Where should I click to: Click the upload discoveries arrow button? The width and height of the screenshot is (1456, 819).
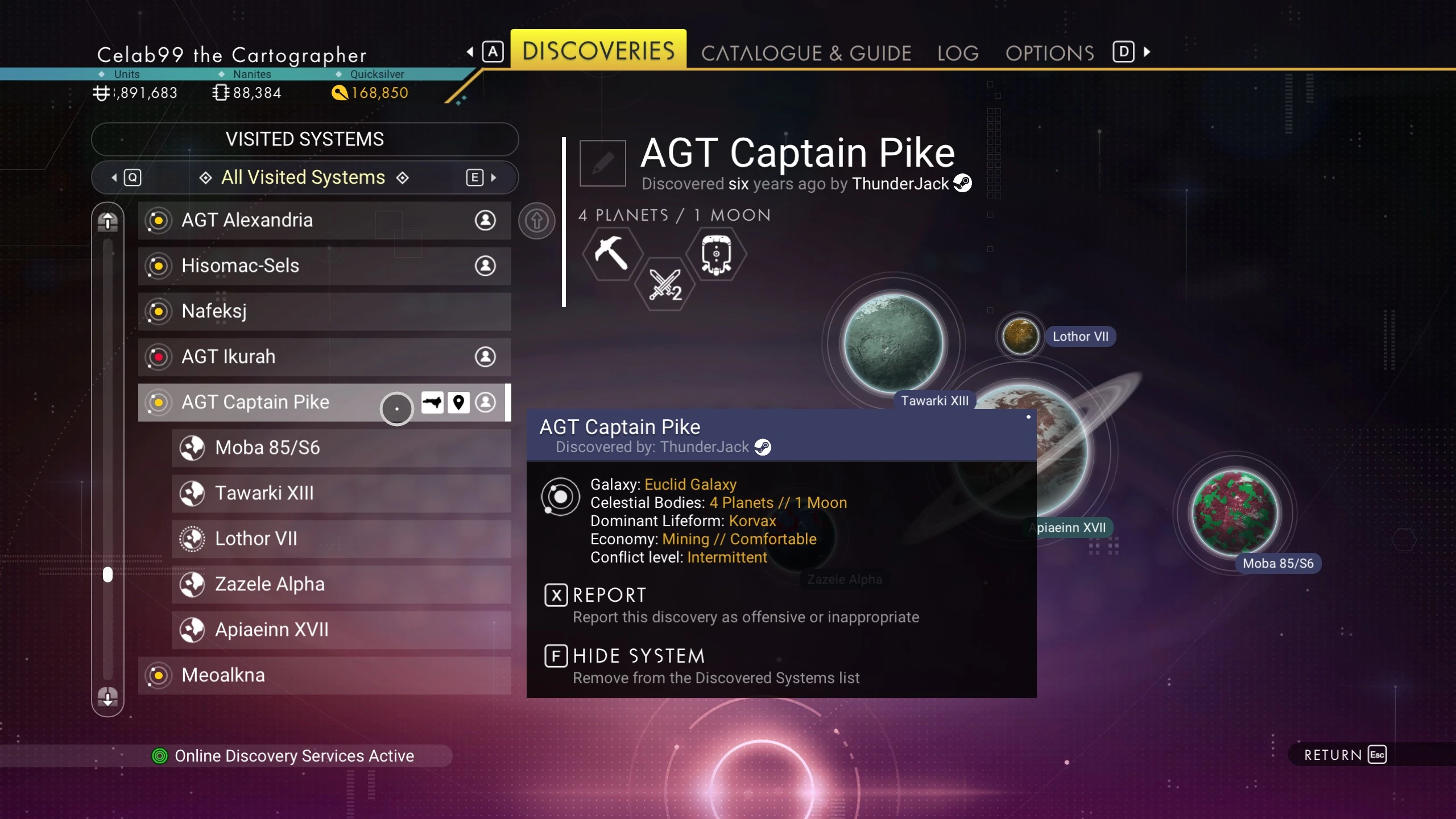pyautogui.click(x=536, y=221)
